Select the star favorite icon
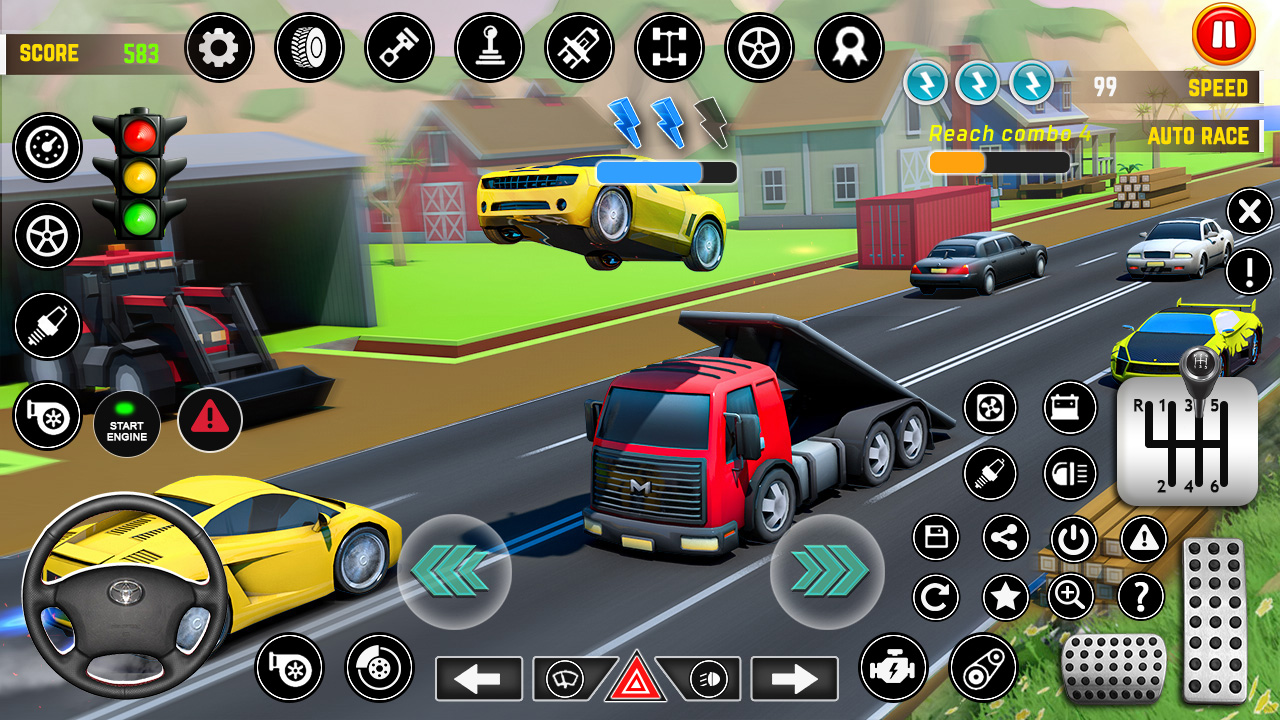Screen dimensions: 1280x720 [1006, 598]
